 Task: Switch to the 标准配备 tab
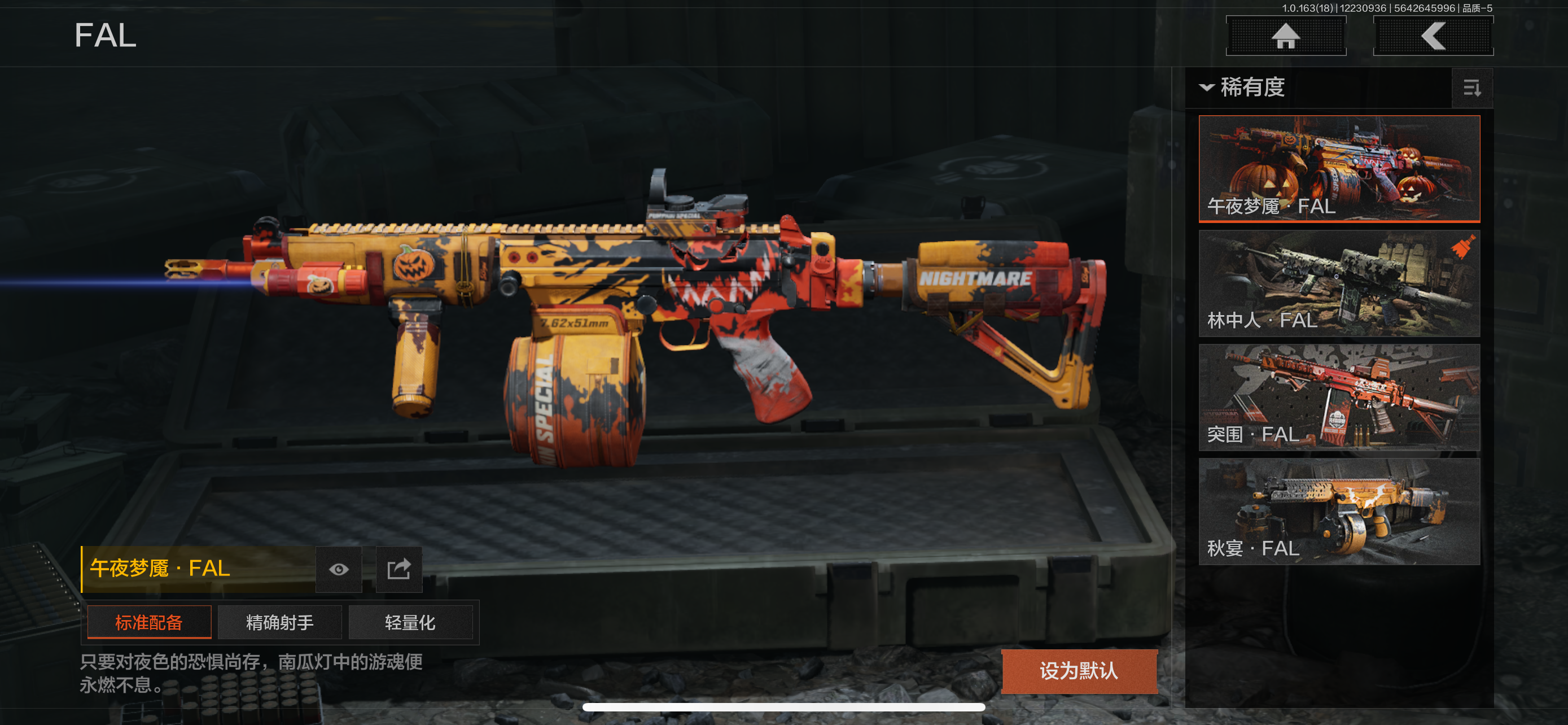click(x=149, y=622)
